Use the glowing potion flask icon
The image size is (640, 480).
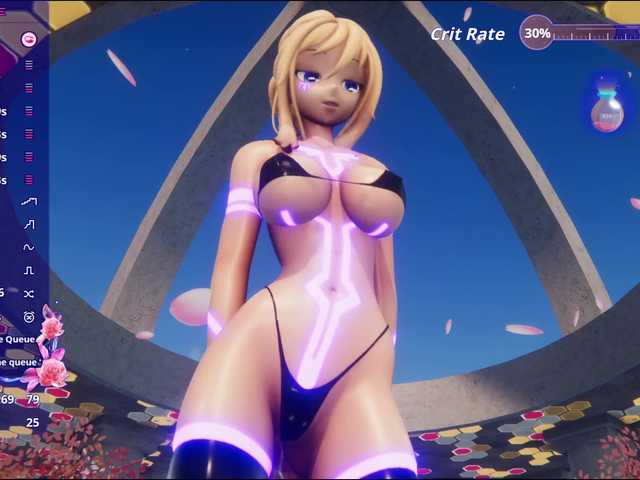pos(607,108)
